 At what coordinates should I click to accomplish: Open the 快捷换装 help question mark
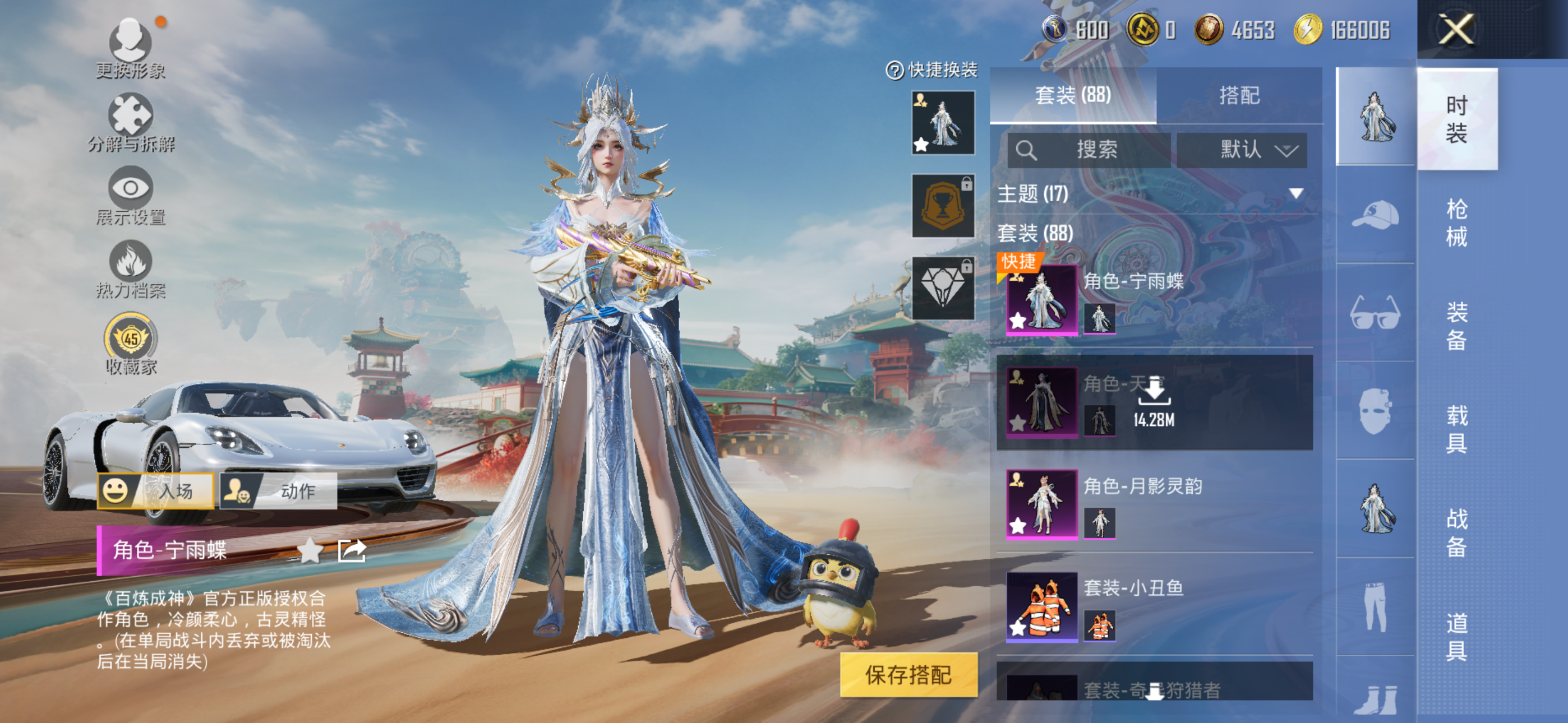pos(894,71)
